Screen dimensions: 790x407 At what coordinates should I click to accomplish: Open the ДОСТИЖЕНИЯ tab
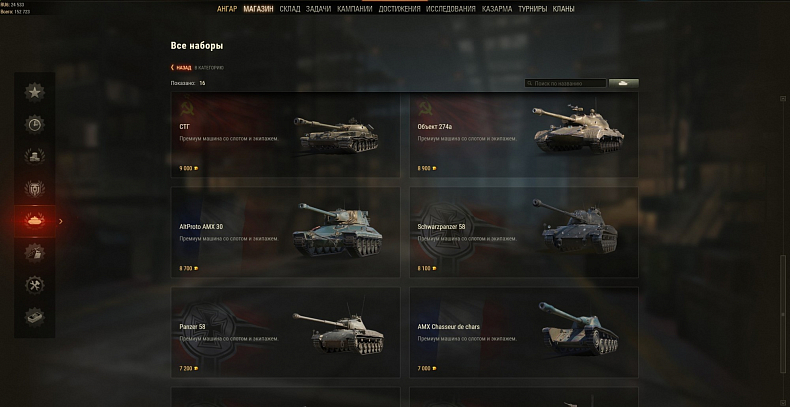(x=400, y=8)
